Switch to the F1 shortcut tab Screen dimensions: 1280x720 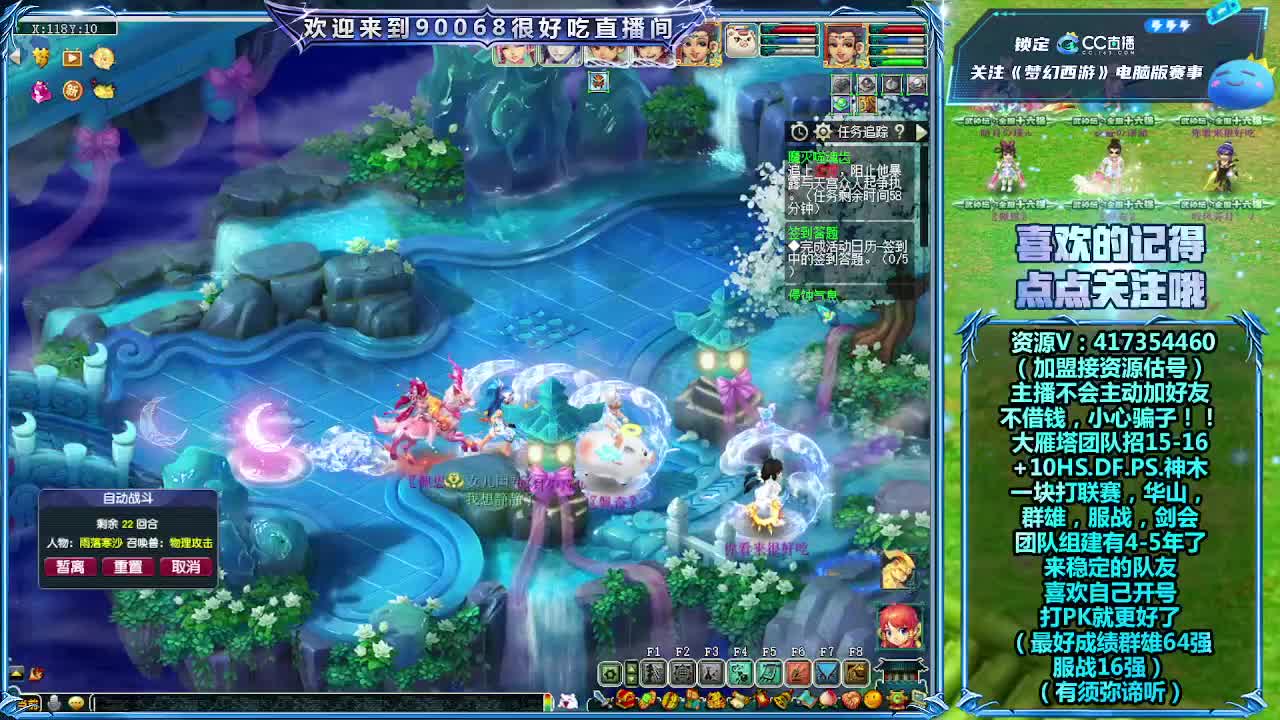click(x=654, y=650)
